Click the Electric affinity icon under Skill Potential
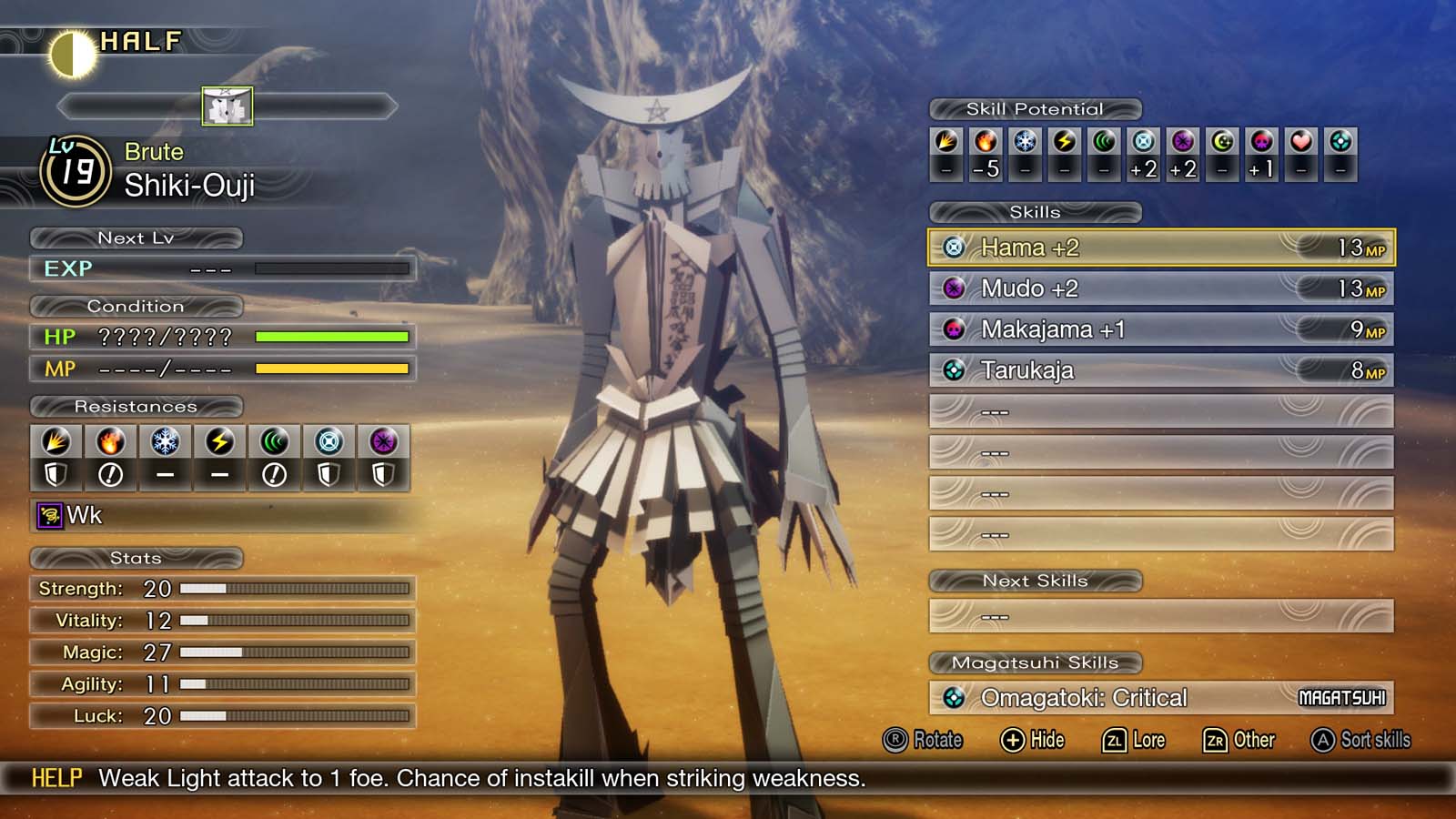 tap(1065, 141)
